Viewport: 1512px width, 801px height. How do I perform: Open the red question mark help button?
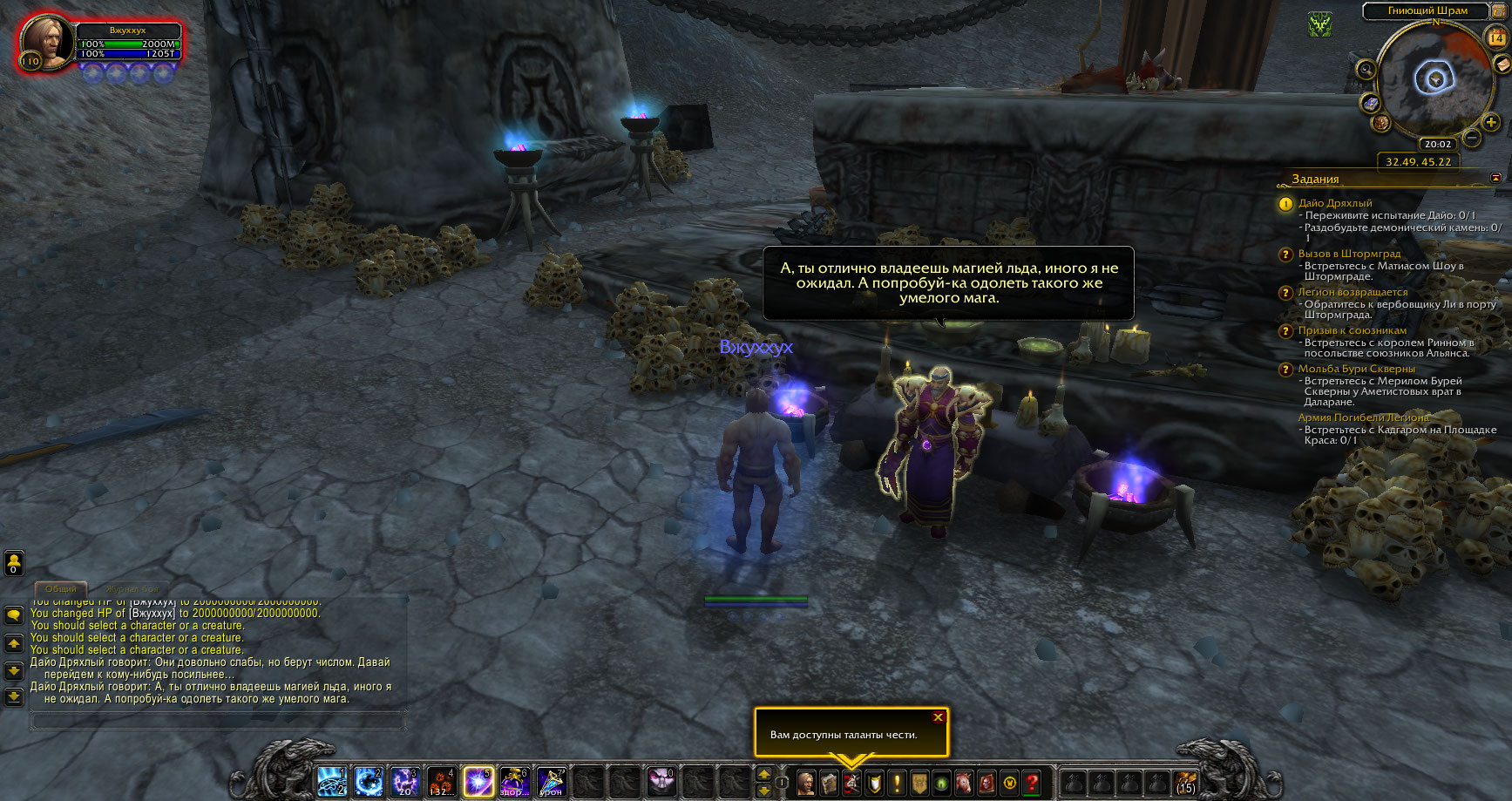coord(1033,783)
